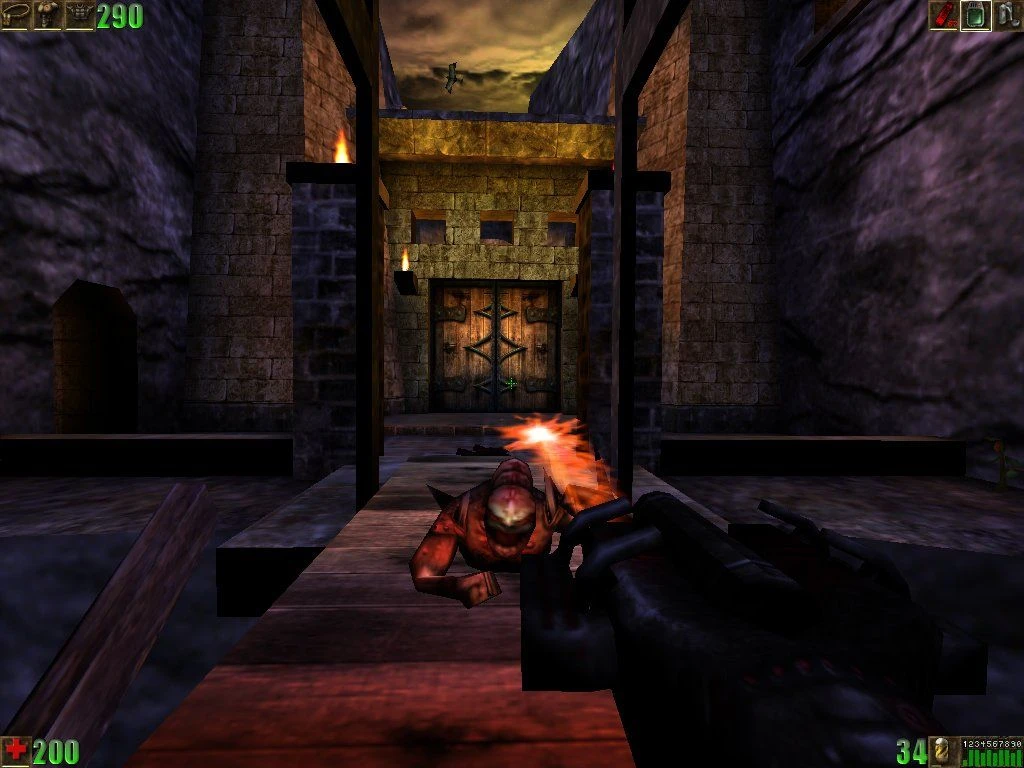Viewport: 1024px width, 768px height.
Task: Select the kevlar belt armor icon
Action: coord(15,15)
